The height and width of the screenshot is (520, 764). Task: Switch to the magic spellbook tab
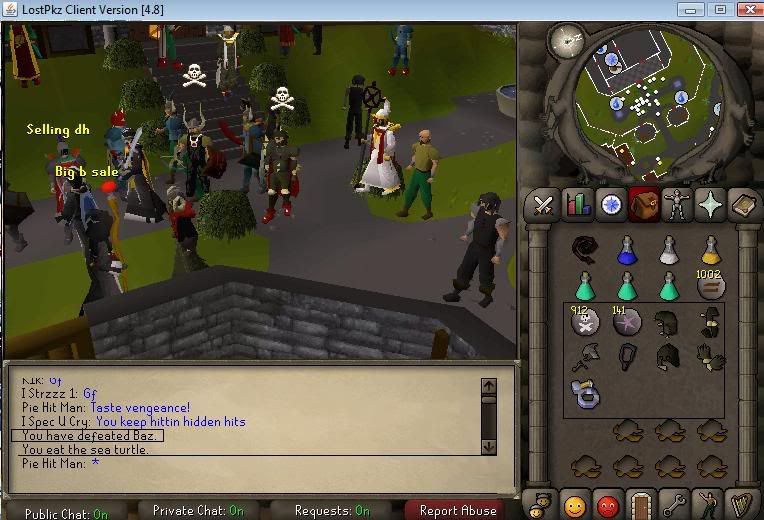coord(744,206)
